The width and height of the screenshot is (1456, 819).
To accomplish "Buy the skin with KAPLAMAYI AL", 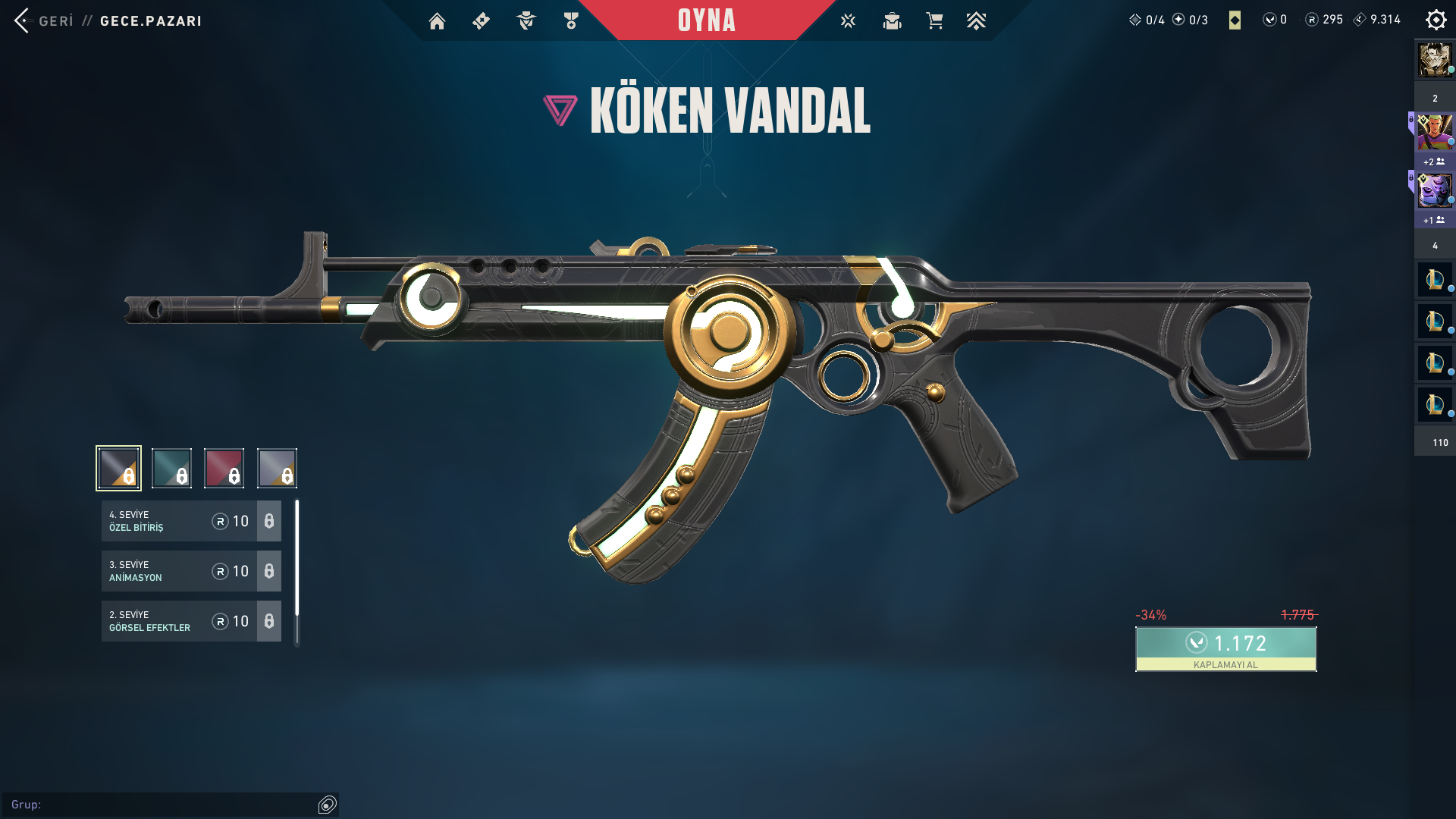I will coord(1225,649).
